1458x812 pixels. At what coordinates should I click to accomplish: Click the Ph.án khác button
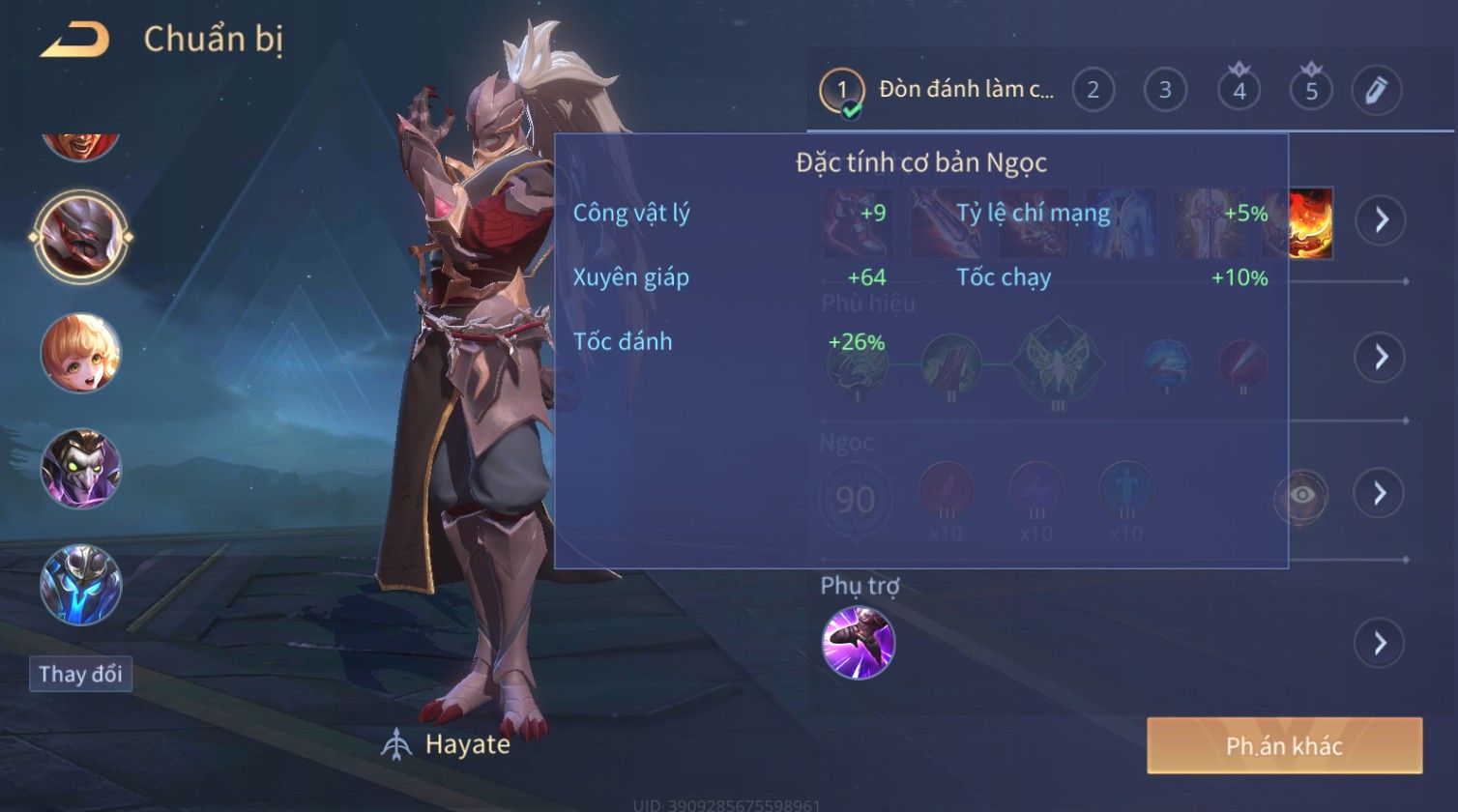click(x=1284, y=745)
